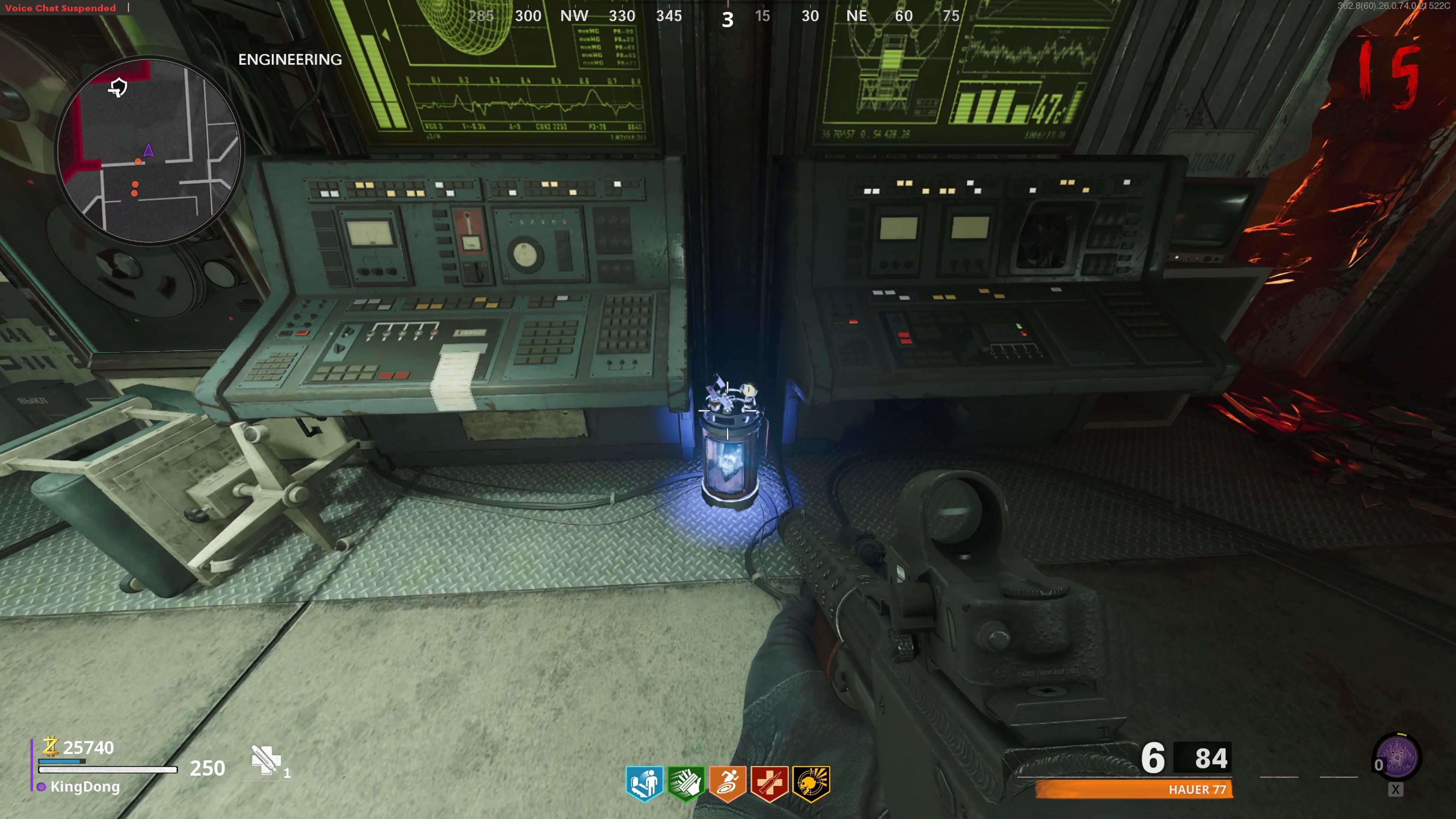Image resolution: width=1456 pixels, height=819 pixels.
Task: Click the objective marker on the minimap
Action: (118, 88)
